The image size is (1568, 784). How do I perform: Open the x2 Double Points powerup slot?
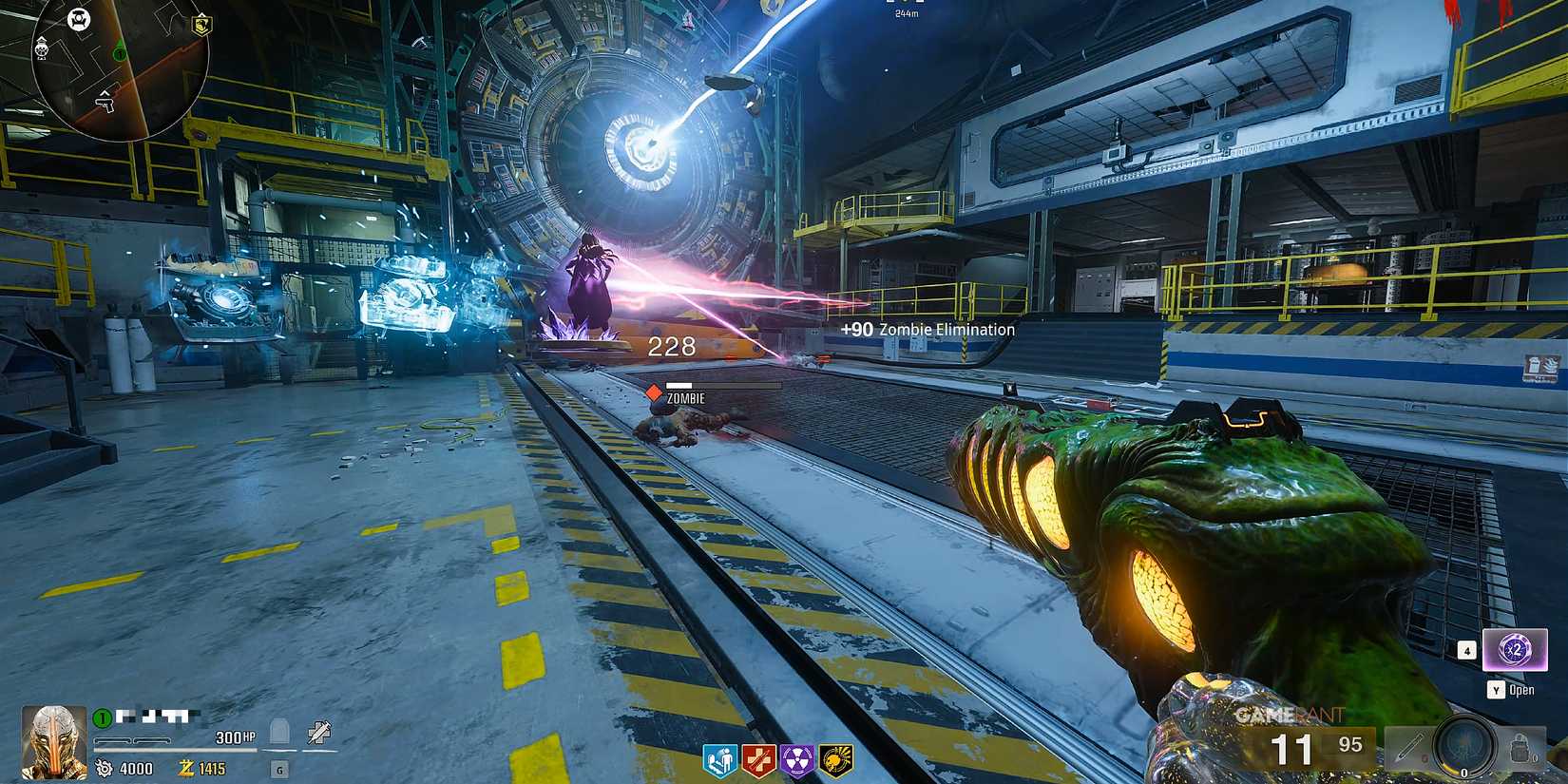point(1516,650)
